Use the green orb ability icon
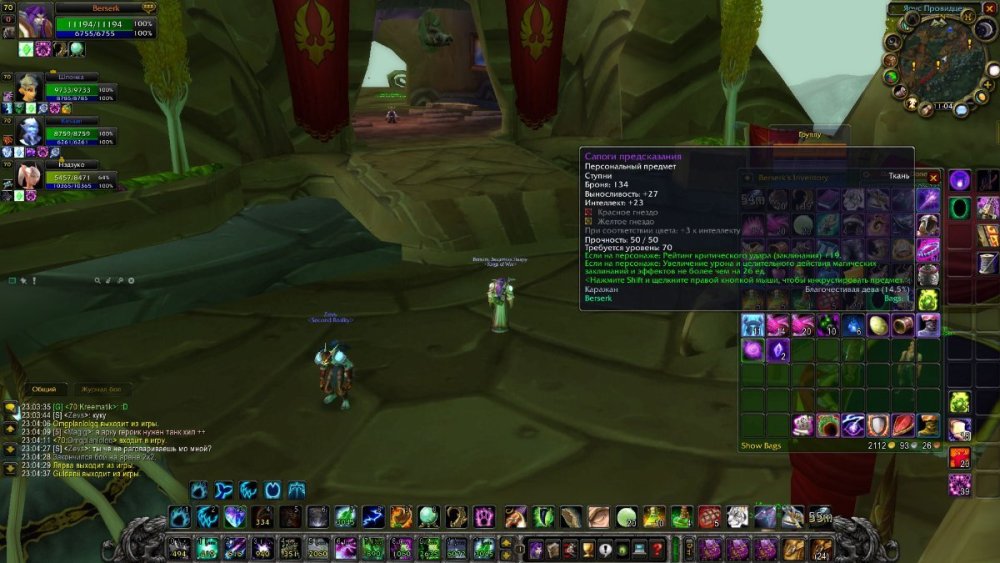 tap(428, 517)
